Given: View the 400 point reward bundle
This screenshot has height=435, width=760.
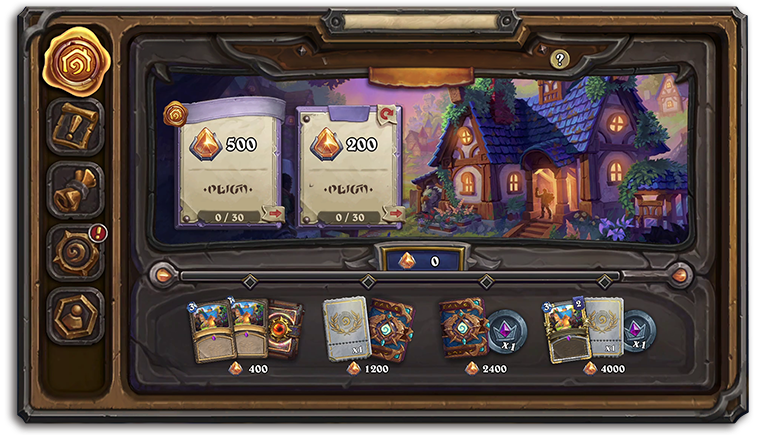Looking at the screenshot, I should 246,331.
